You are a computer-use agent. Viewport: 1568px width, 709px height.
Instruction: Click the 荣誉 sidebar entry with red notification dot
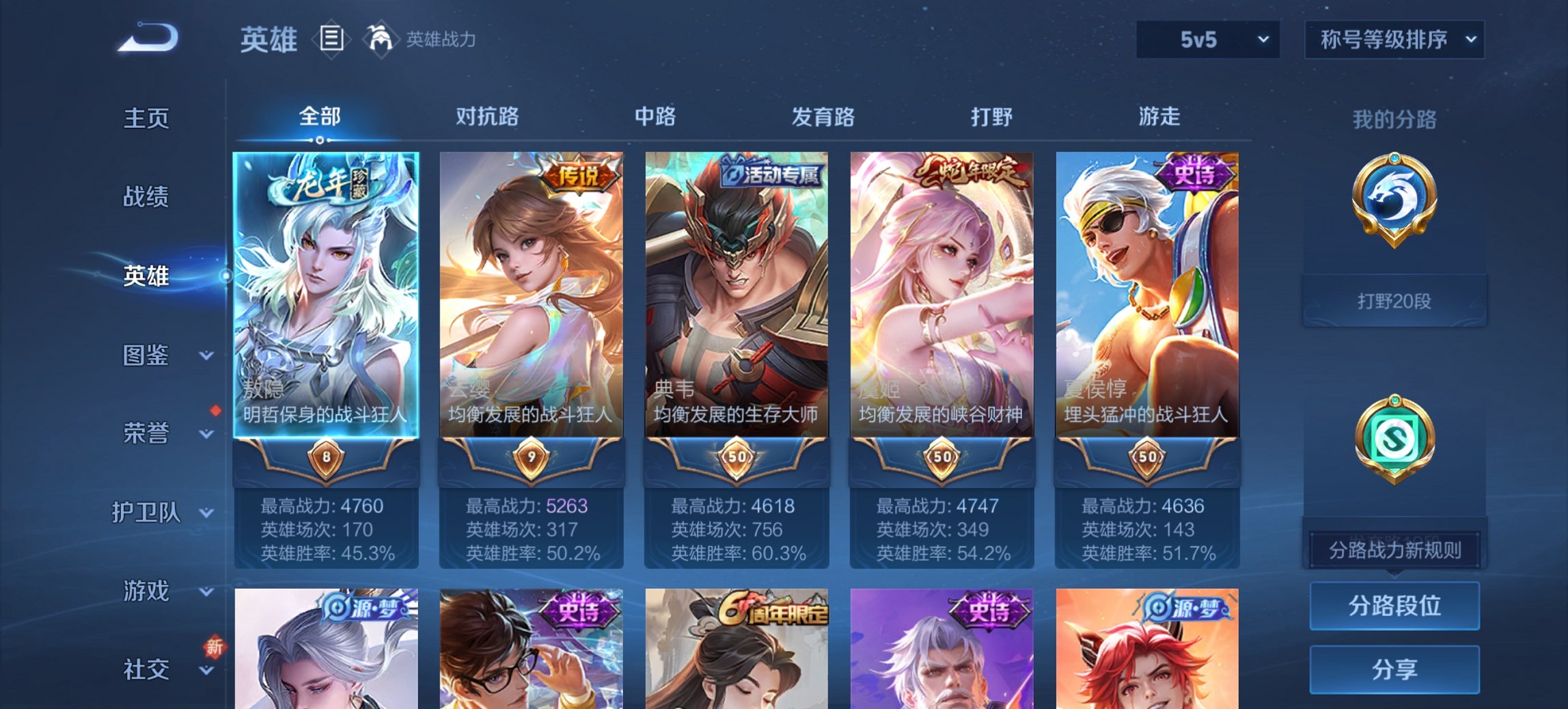click(147, 433)
